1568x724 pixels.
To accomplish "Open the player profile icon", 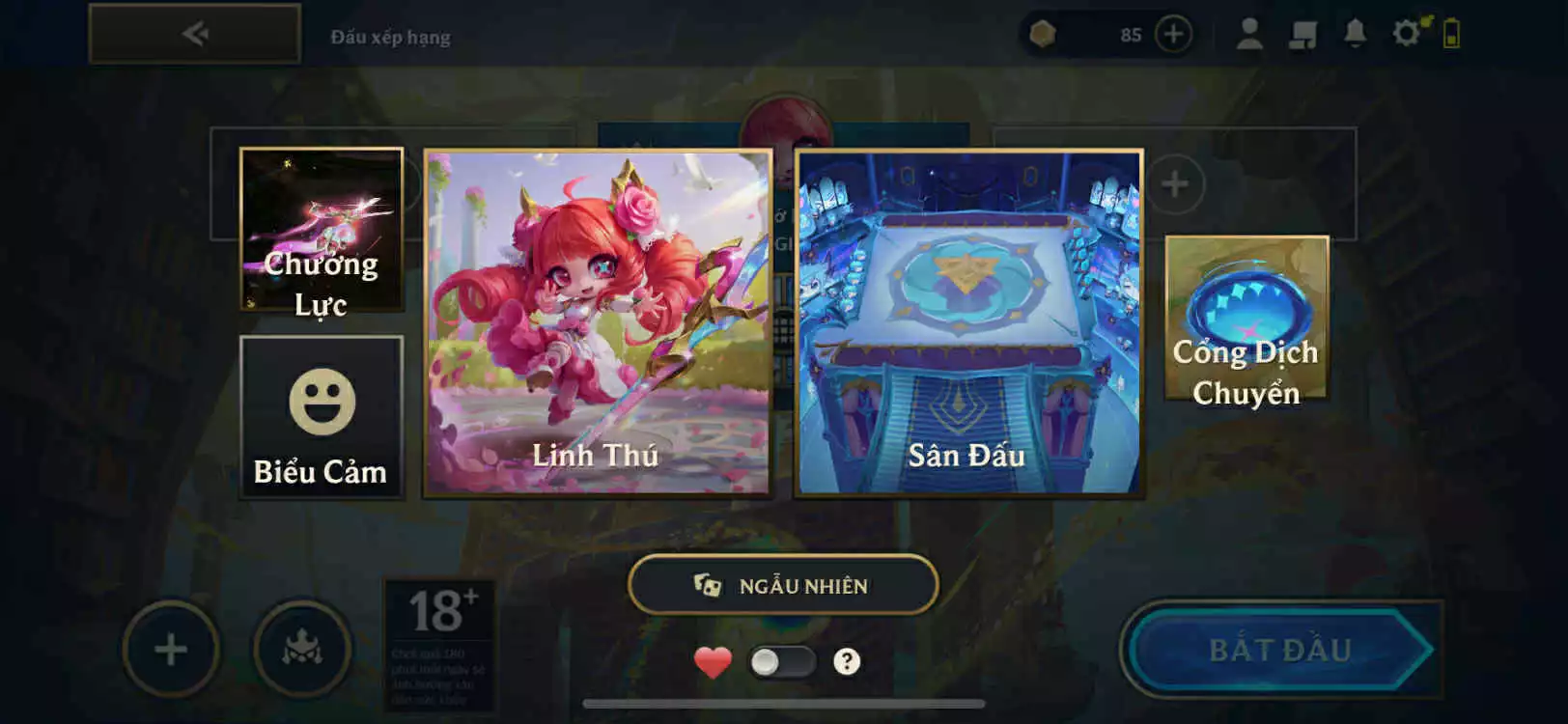I will point(1250,32).
